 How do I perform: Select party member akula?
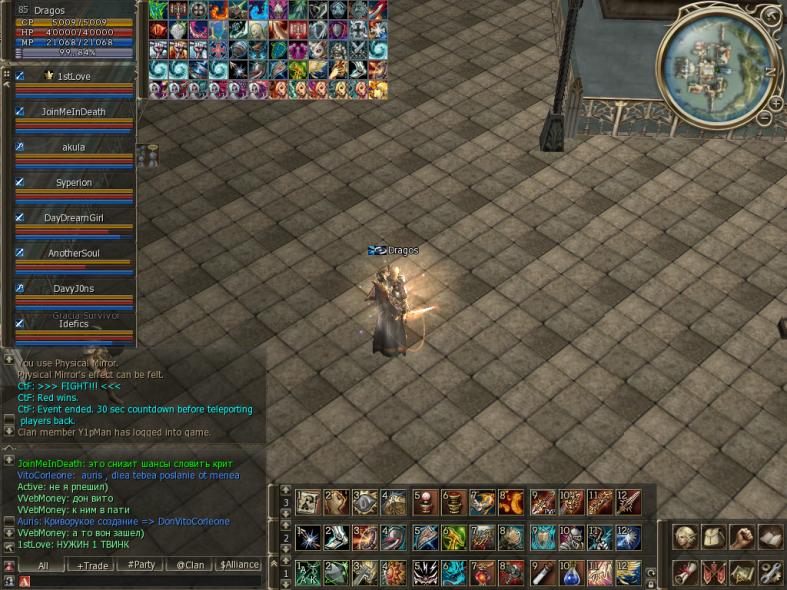click(x=75, y=147)
